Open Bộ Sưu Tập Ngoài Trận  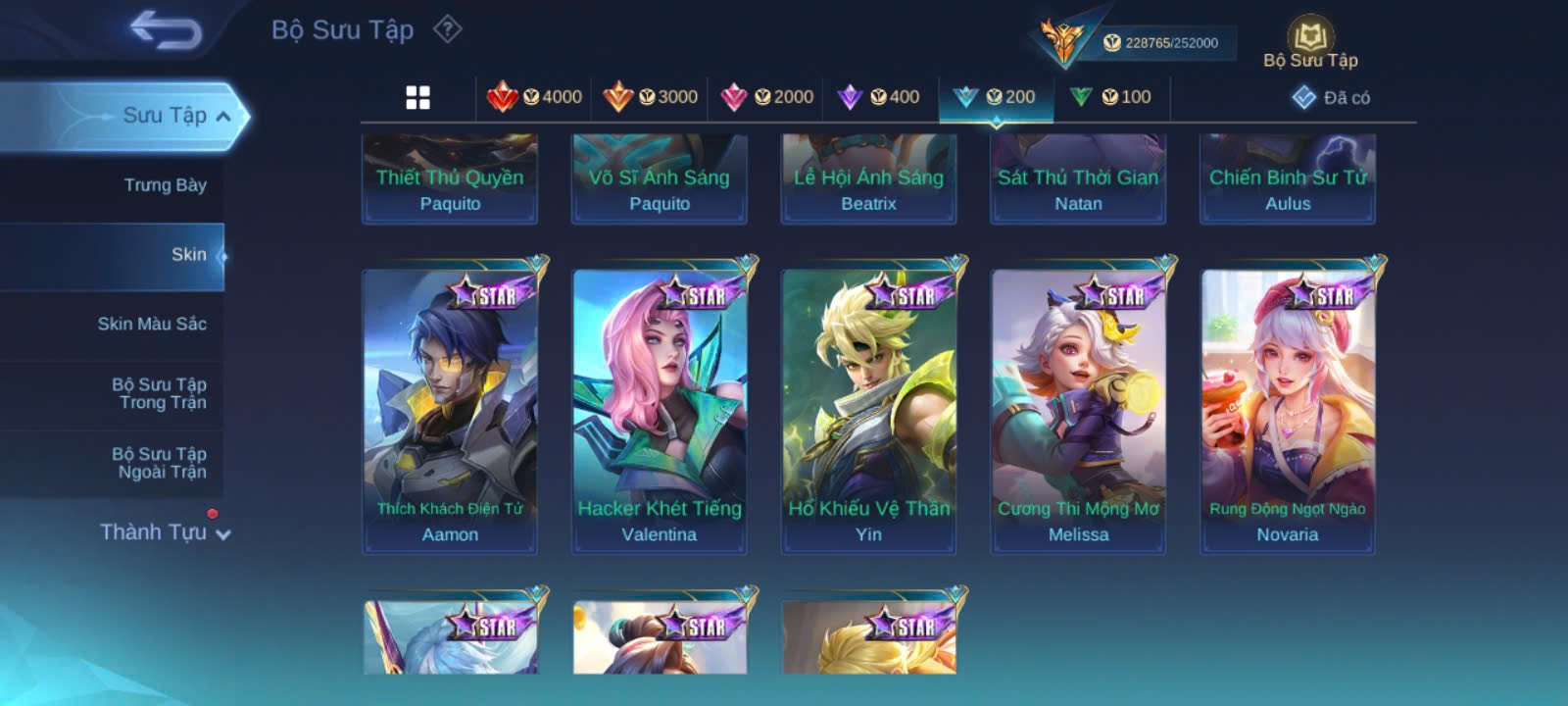pos(159,463)
